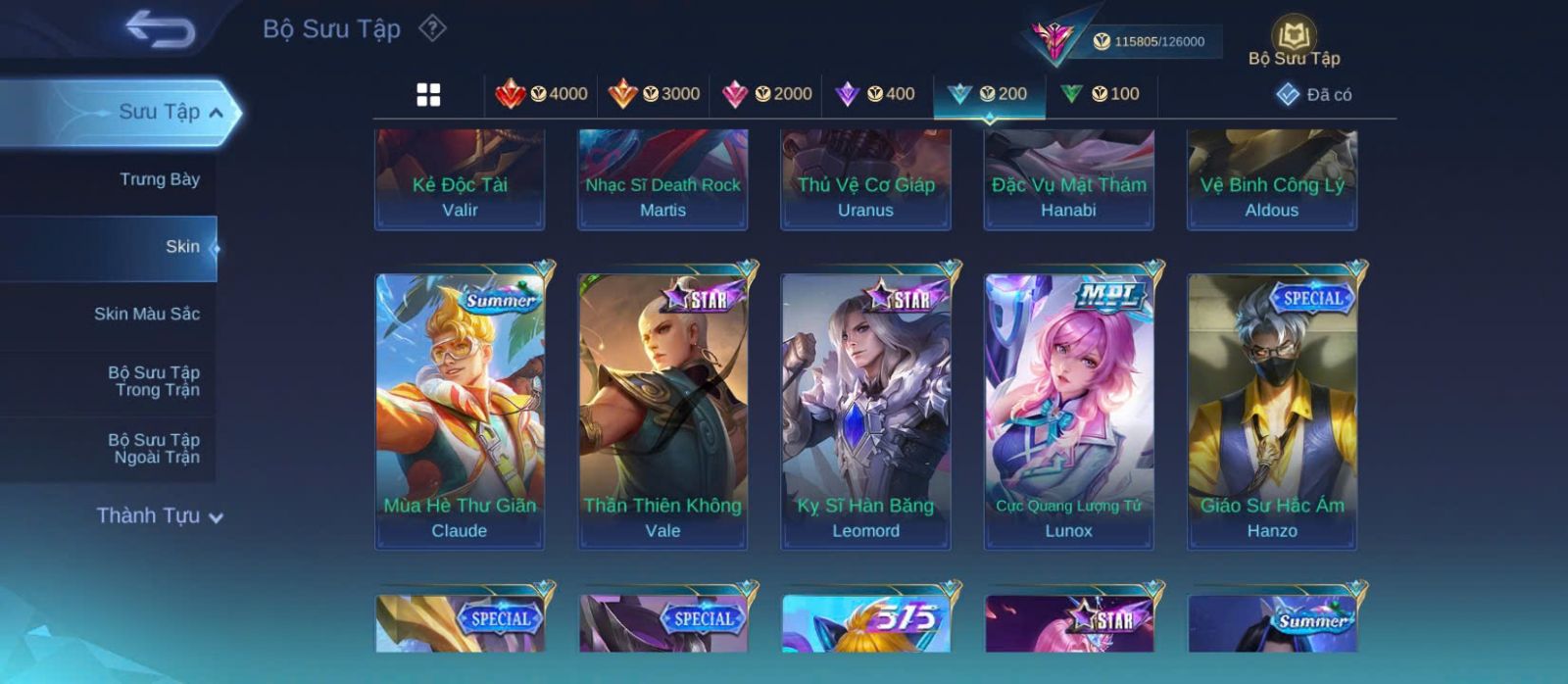The height and width of the screenshot is (684, 1568).
Task: Open the collection help question mark
Action: [x=432, y=28]
